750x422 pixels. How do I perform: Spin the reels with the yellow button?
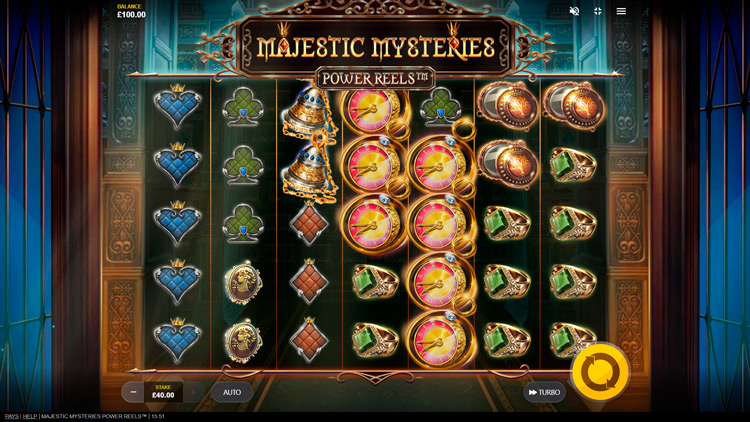click(x=600, y=372)
